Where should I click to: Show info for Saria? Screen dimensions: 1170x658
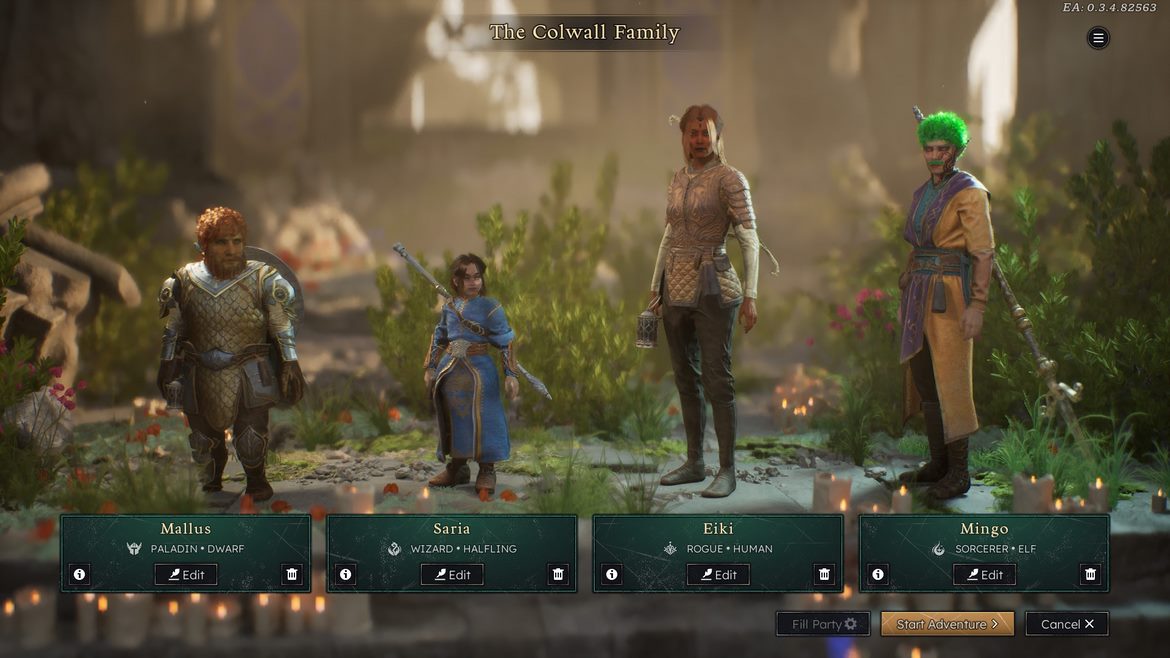coord(346,574)
